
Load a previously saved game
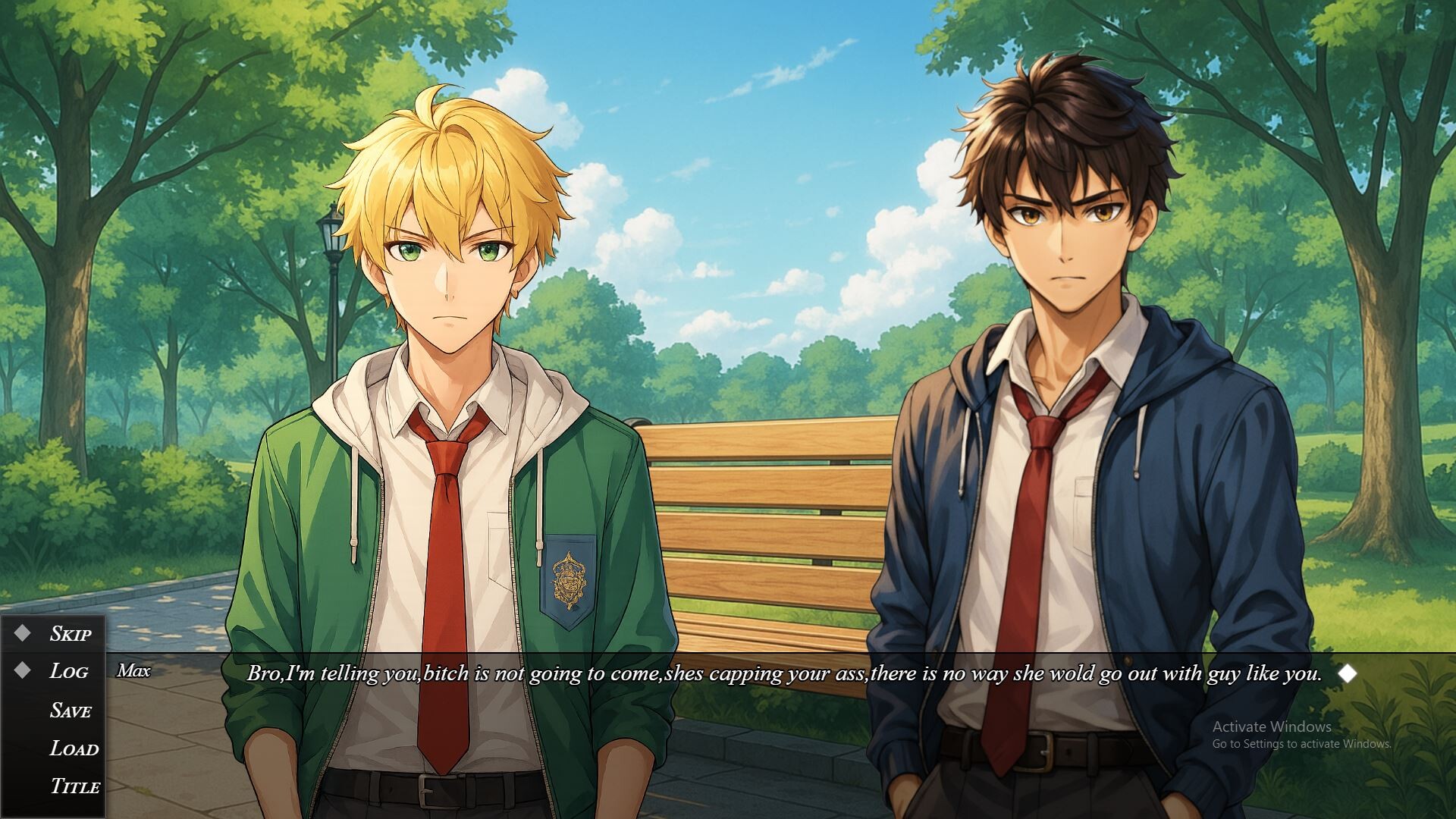pos(74,749)
